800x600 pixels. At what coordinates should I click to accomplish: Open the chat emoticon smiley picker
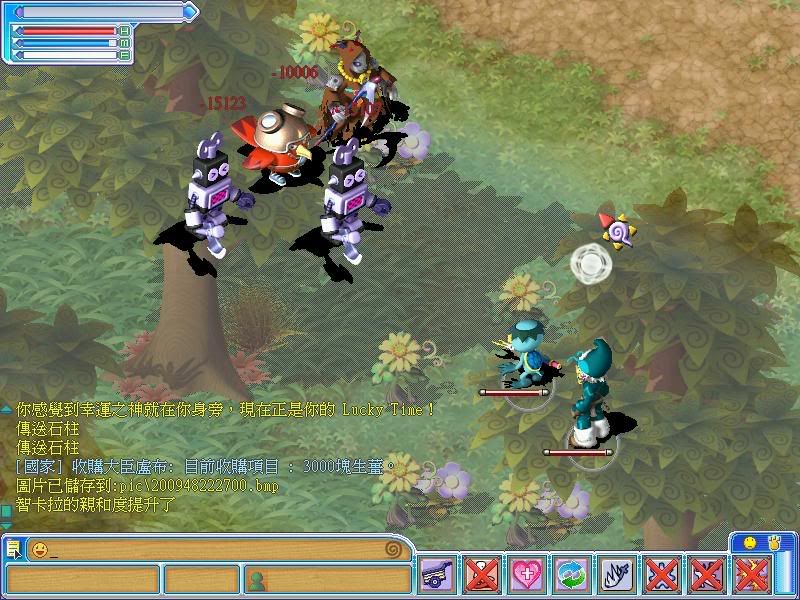point(40,549)
